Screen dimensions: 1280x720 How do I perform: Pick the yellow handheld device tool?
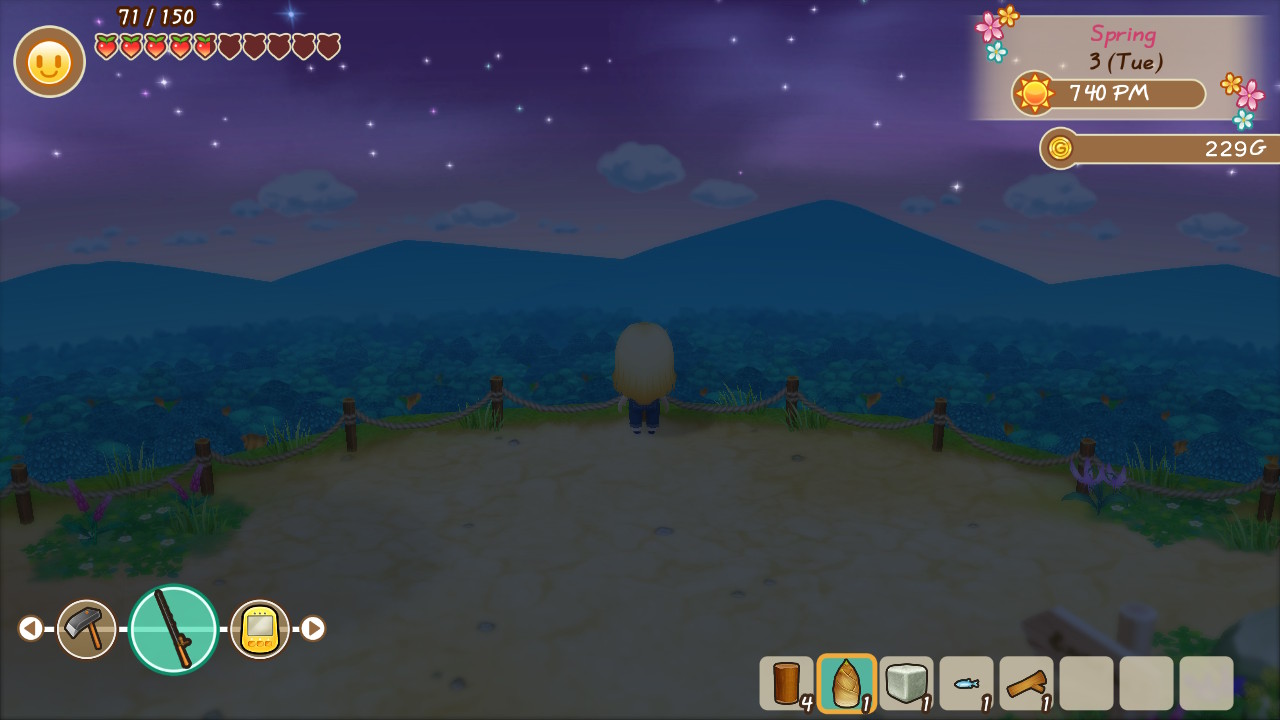[x=260, y=629]
